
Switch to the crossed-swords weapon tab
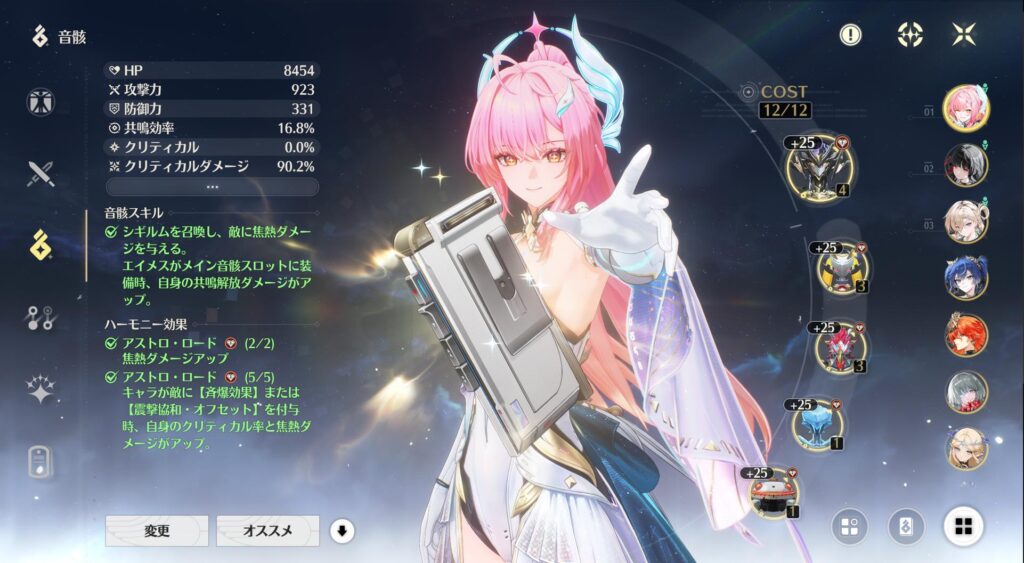[41, 174]
